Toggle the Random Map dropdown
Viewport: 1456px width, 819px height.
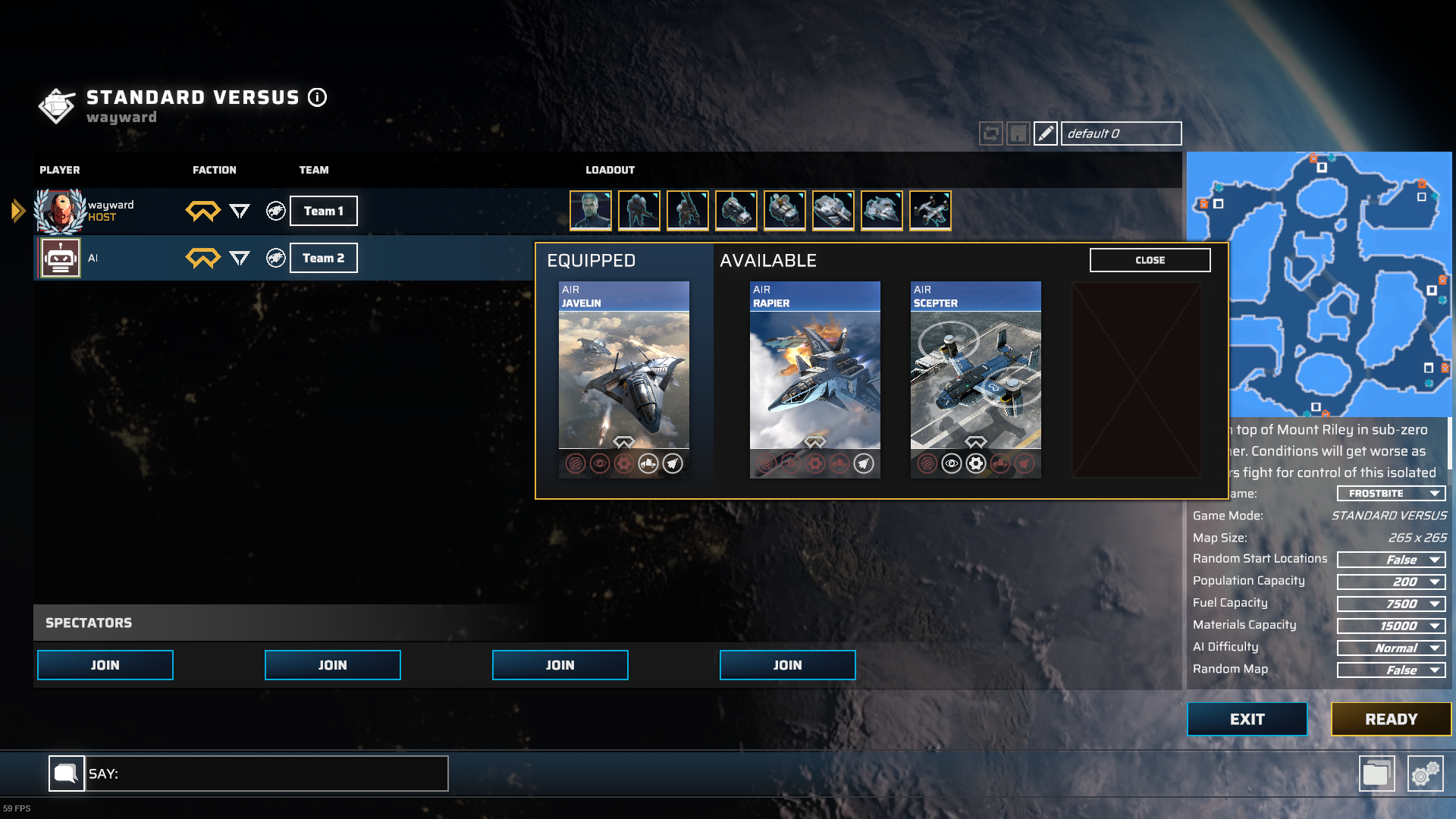point(1391,670)
